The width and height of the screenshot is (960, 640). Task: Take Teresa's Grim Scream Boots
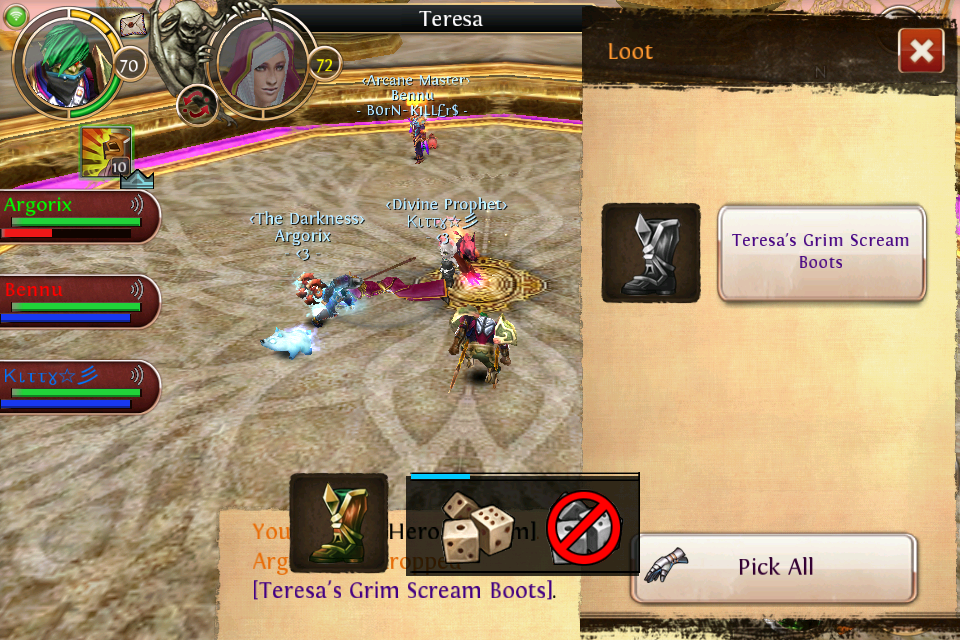(821, 252)
